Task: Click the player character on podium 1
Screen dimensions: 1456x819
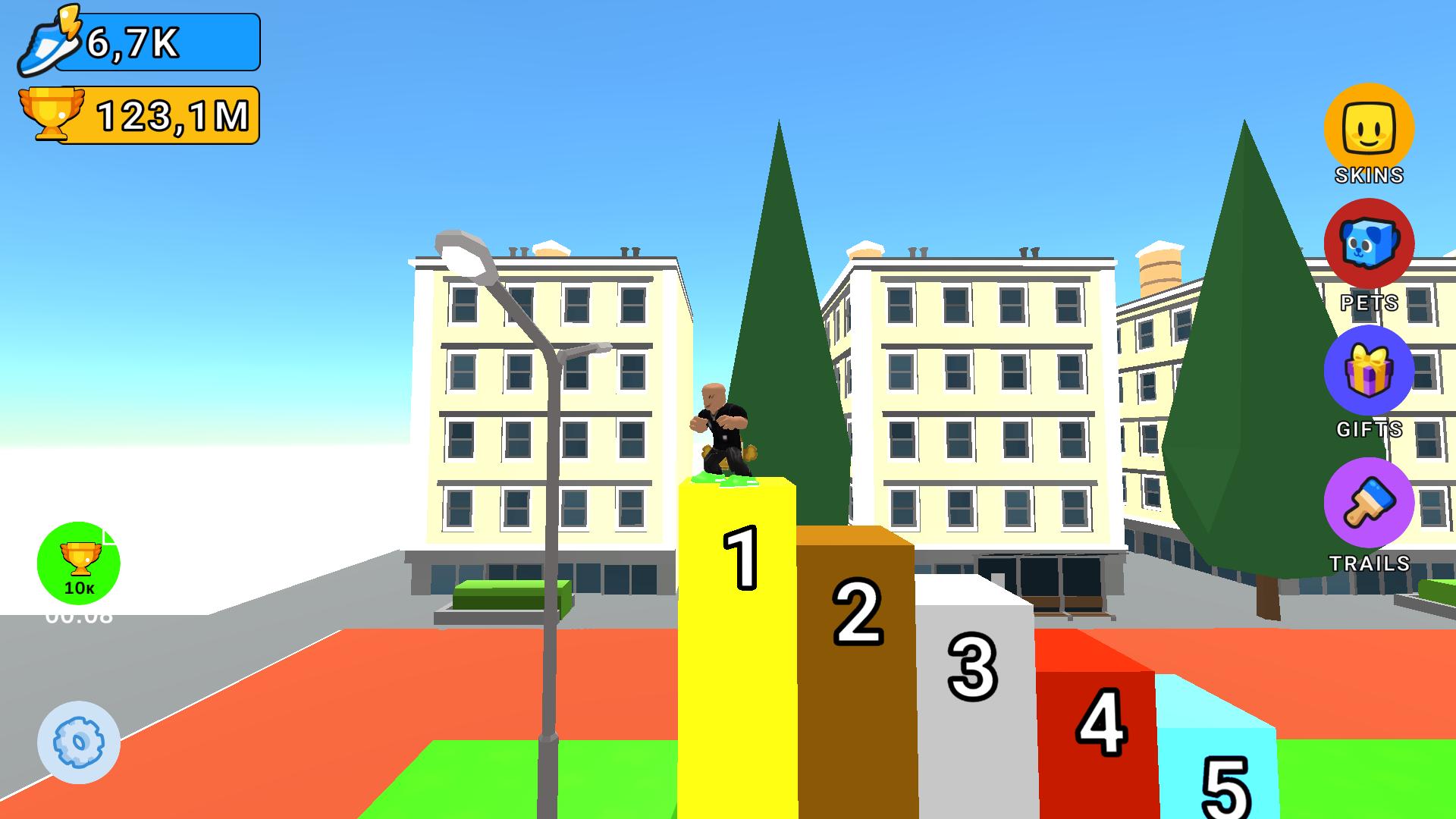Action: point(722,425)
